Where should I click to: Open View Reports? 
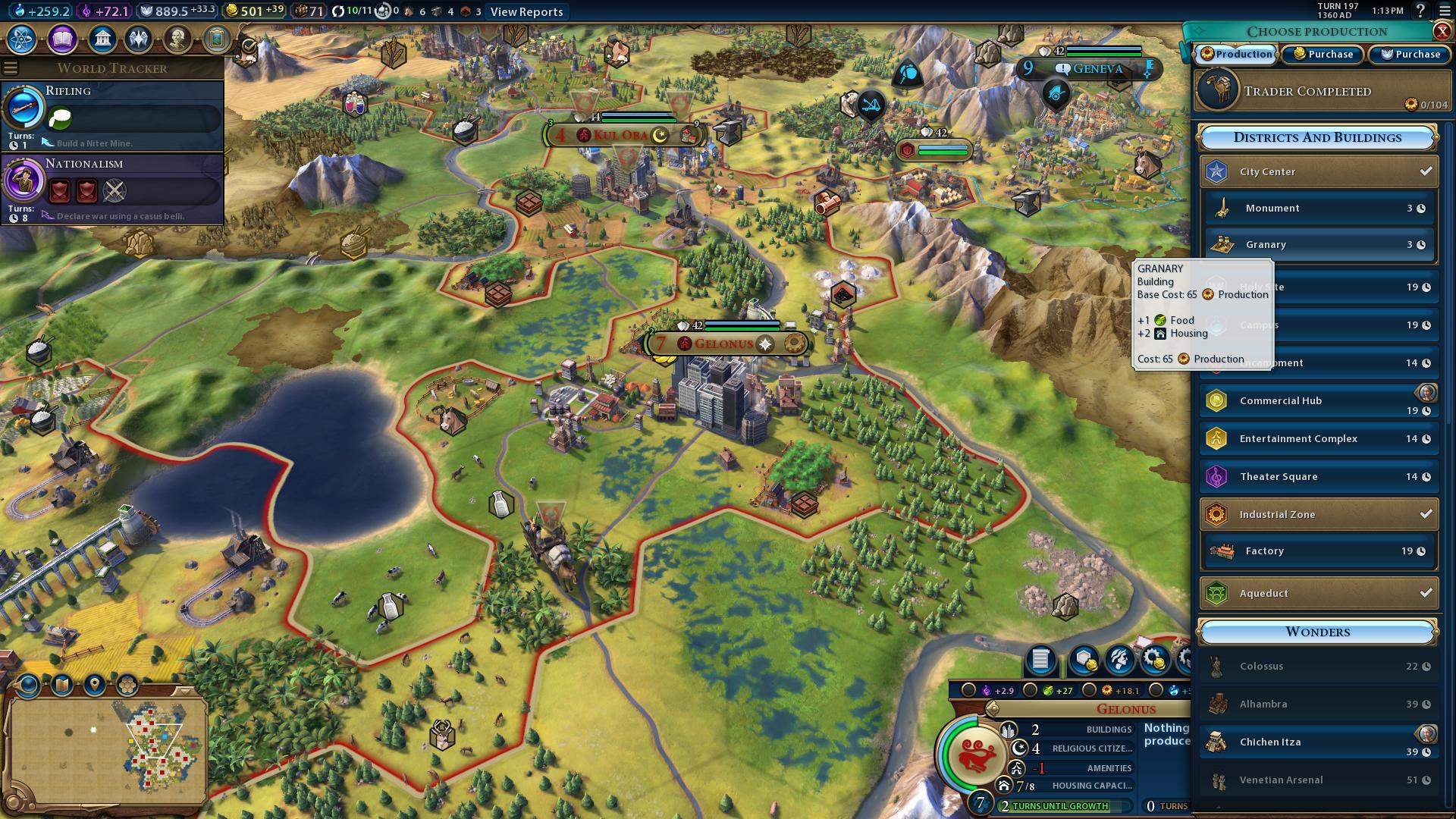526,11
